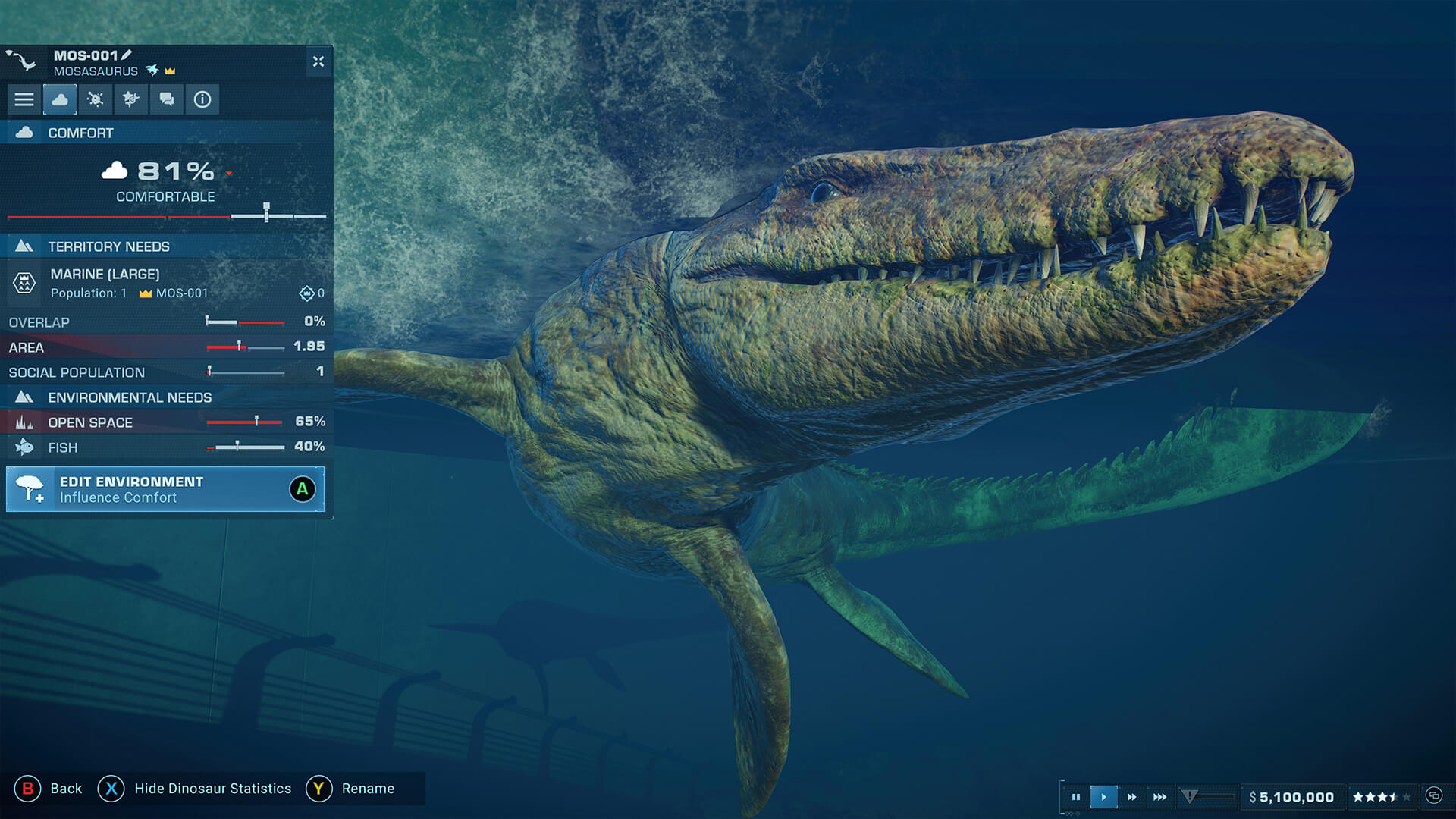Pause the game simulation
This screenshot has width=1456, height=819.
[1076, 797]
